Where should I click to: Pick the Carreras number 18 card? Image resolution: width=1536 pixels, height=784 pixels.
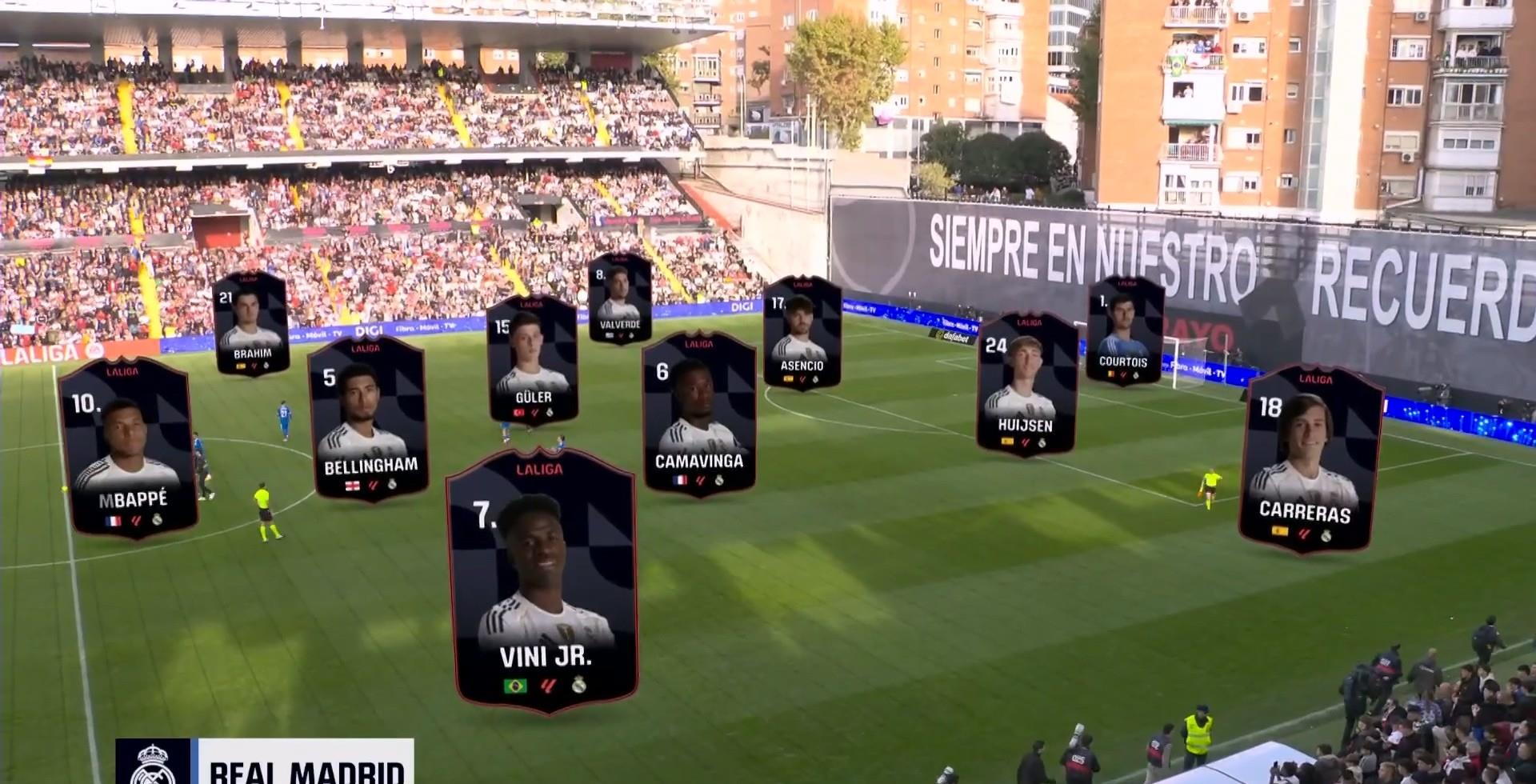point(1309,460)
